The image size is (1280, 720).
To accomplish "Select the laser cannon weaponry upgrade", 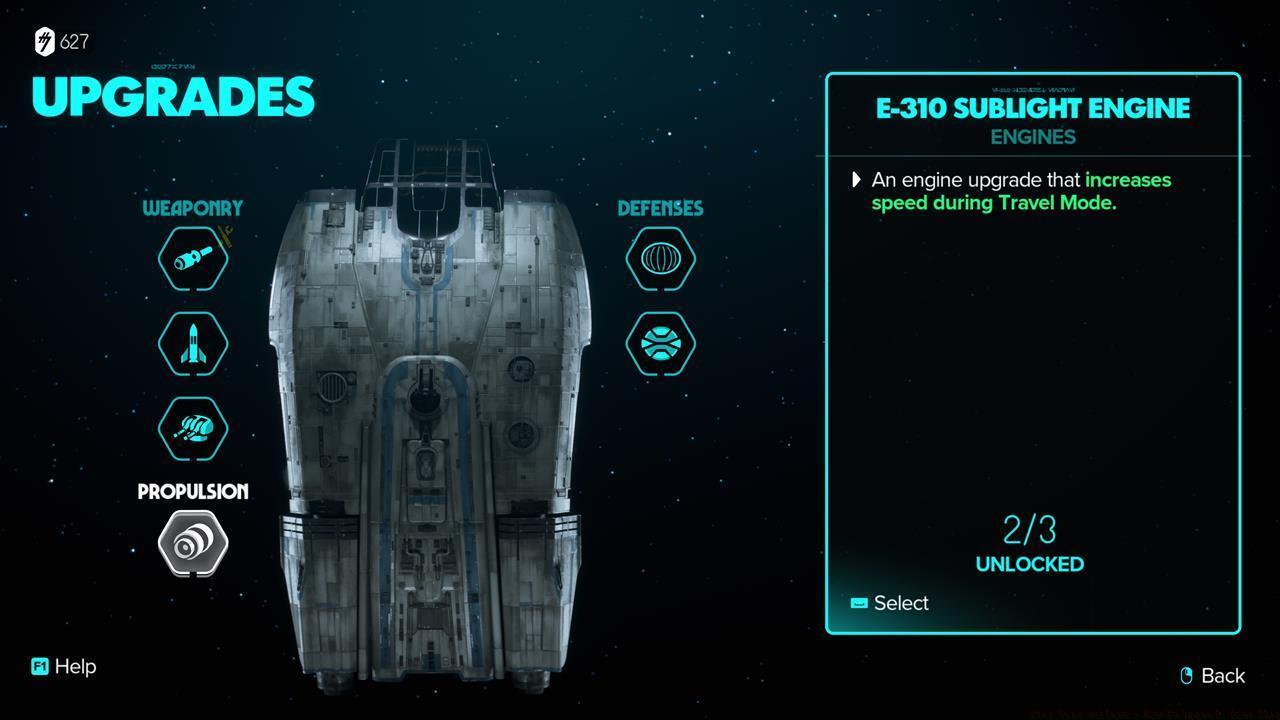I will click(193, 259).
